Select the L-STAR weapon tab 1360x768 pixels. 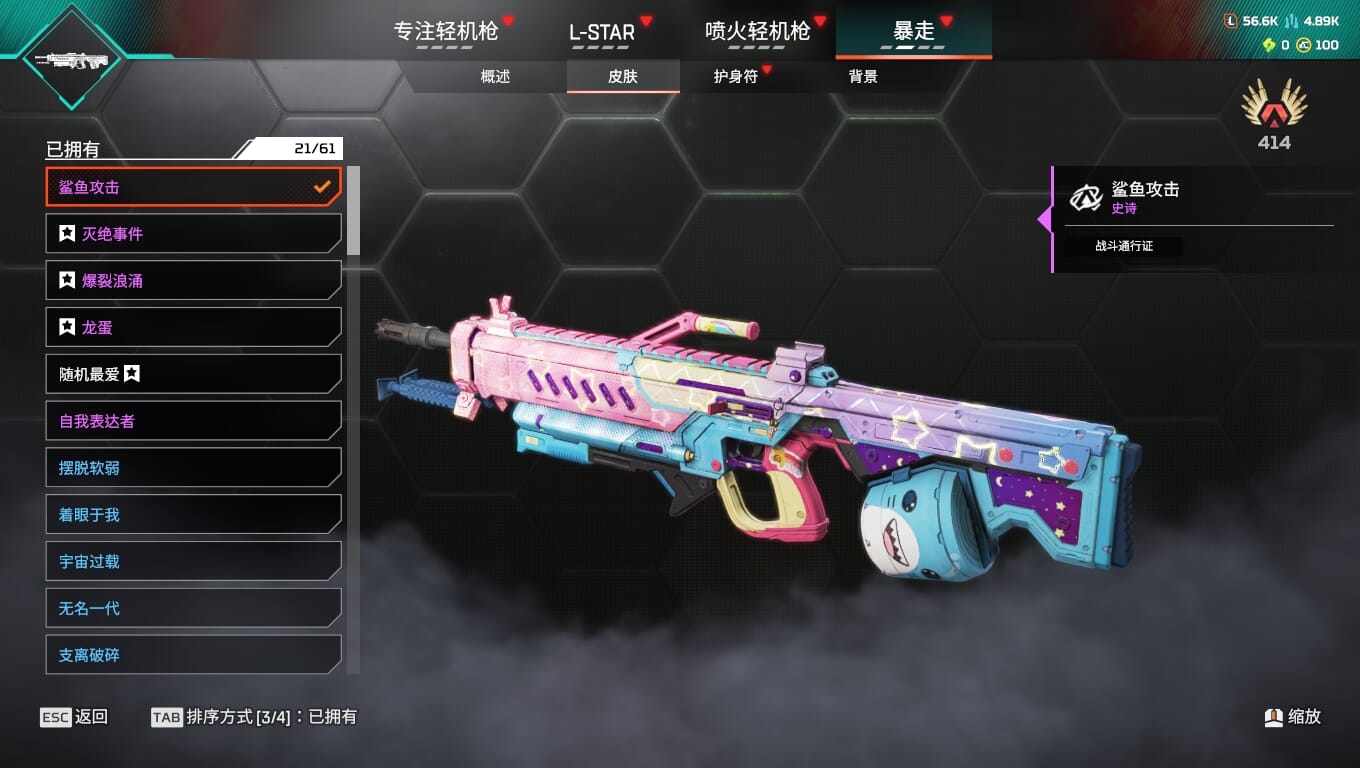tap(602, 32)
